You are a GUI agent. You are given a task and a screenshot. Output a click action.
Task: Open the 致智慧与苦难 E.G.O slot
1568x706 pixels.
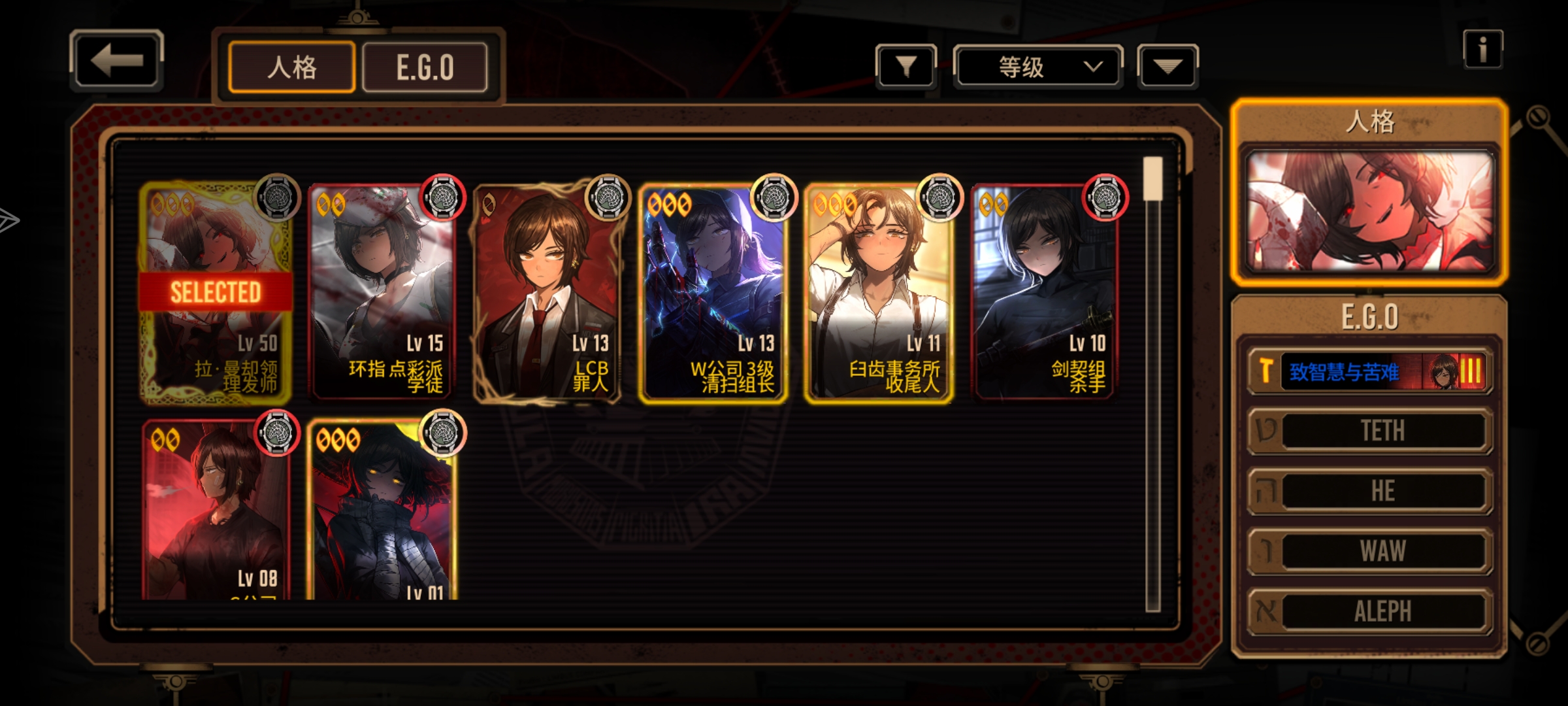[x=1370, y=372]
